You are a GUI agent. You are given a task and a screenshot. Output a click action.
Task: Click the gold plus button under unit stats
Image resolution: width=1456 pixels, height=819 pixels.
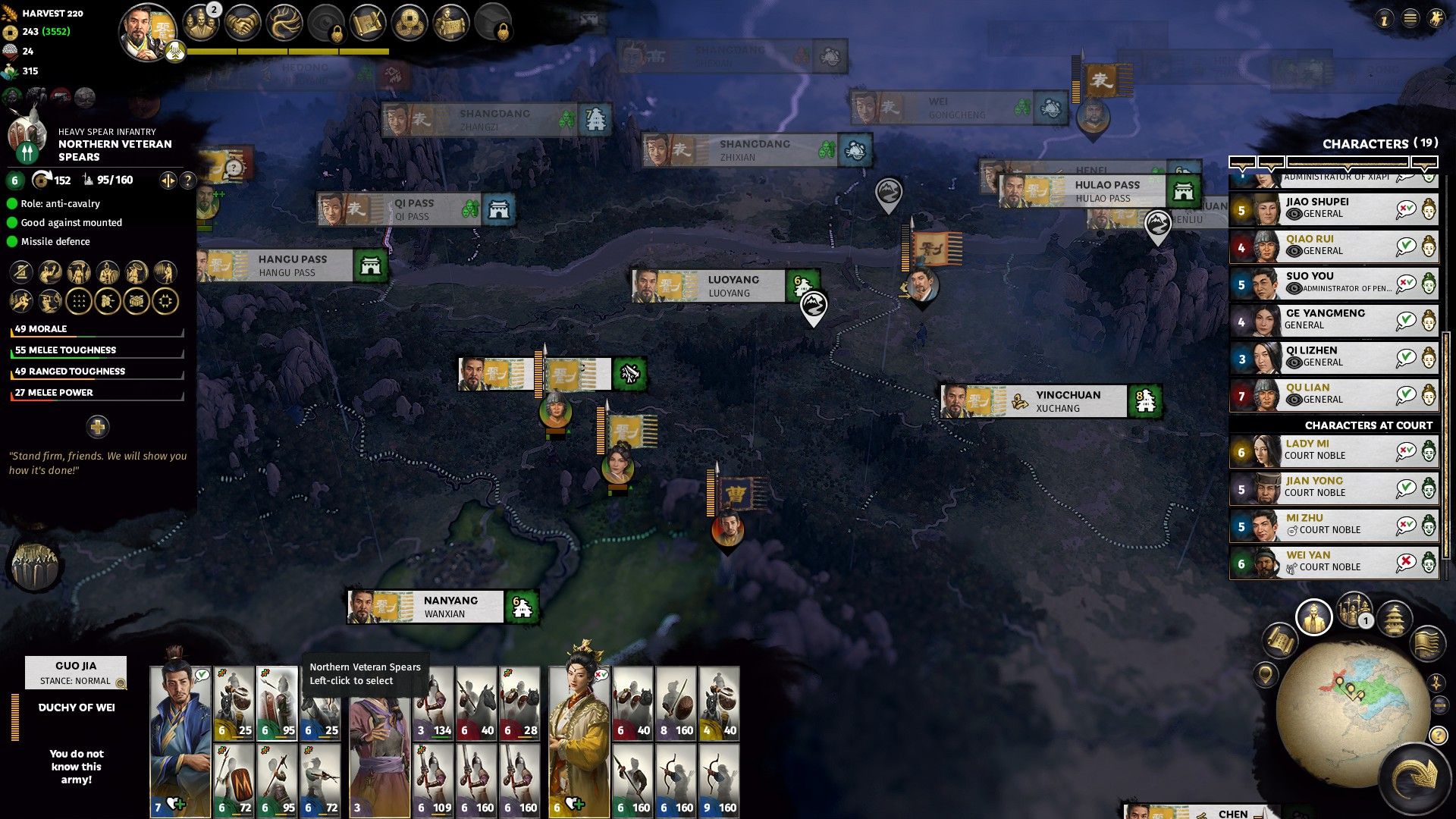(98, 427)
